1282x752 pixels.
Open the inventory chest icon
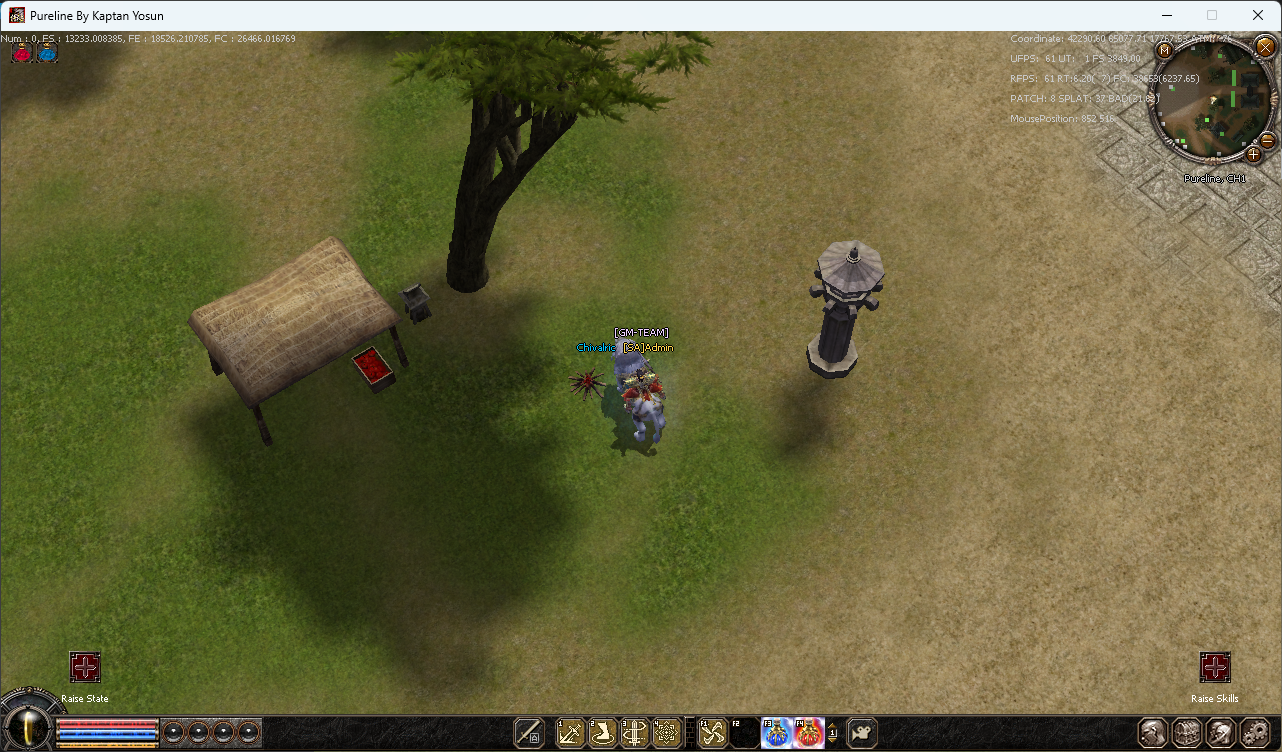click(x=1186, y=732)
